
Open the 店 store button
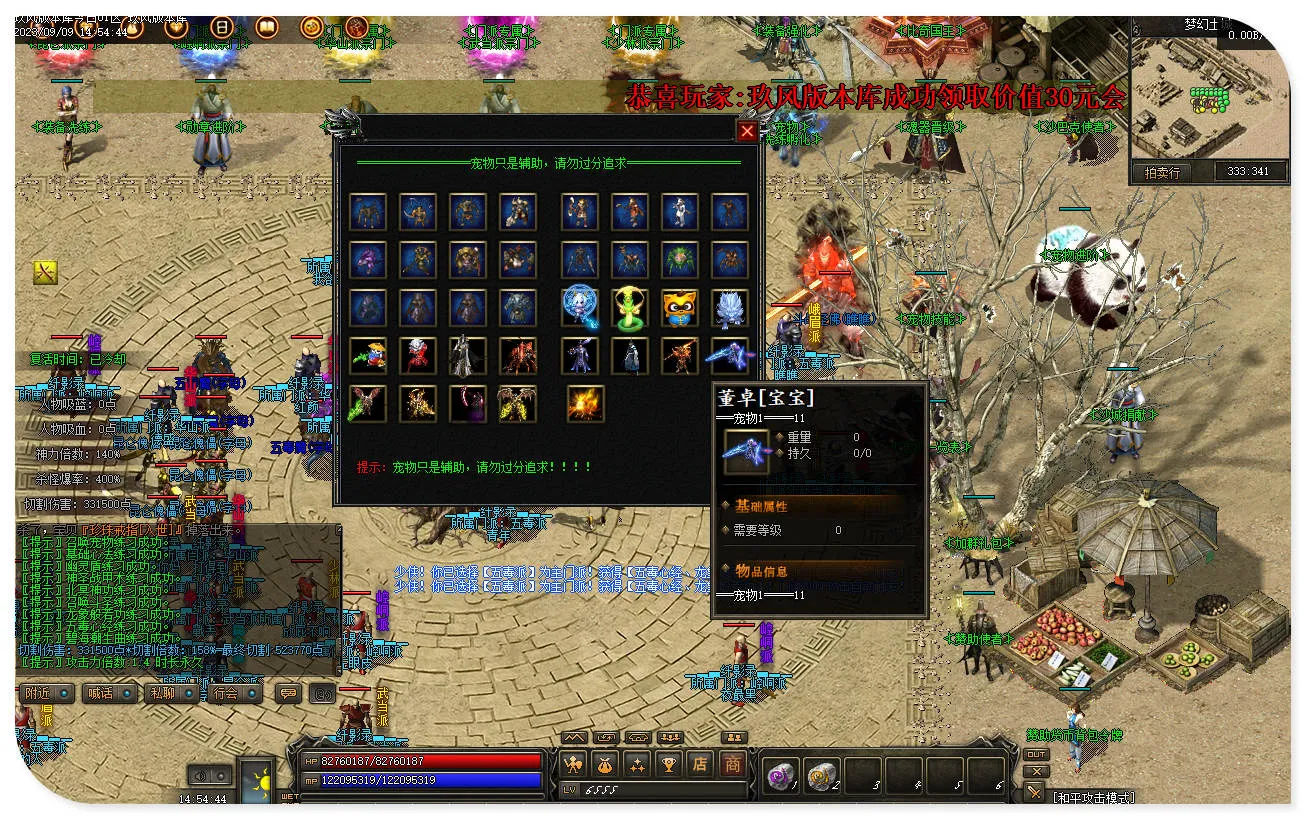[x=701, y=764]
